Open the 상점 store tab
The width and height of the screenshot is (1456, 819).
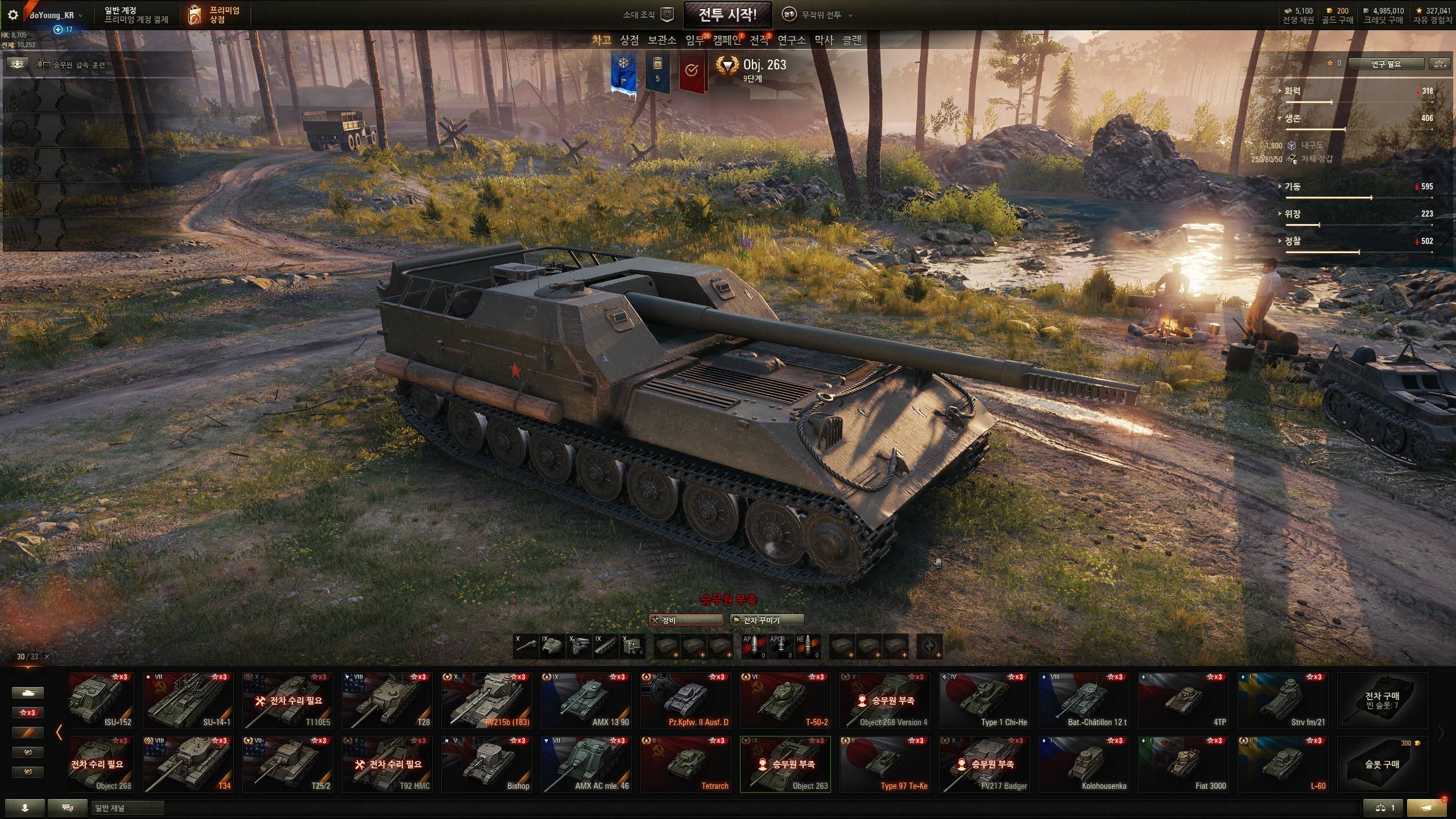629,40
